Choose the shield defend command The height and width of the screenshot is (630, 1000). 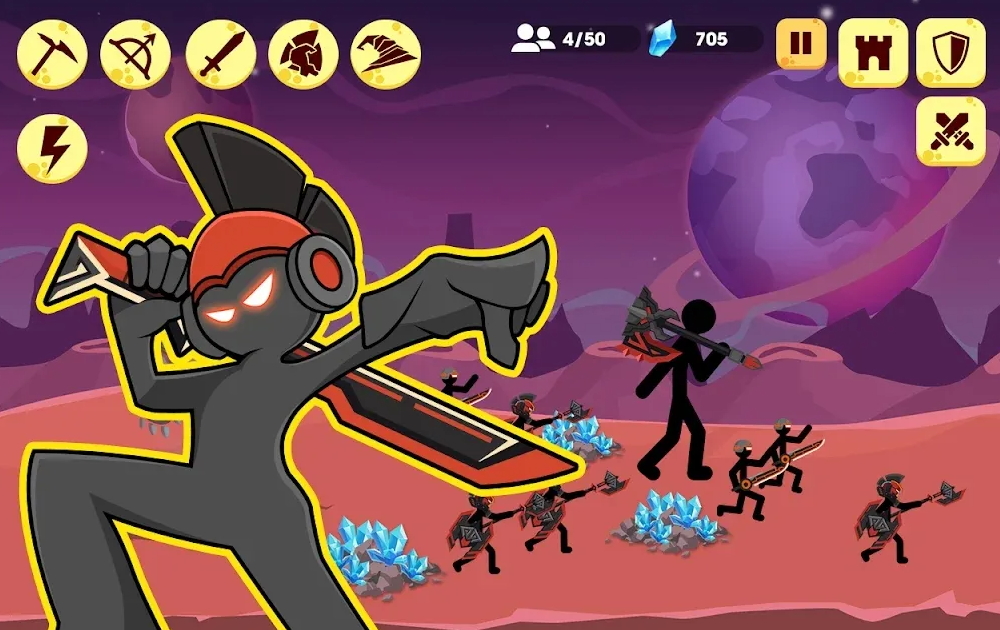click(x=951, y=53)
